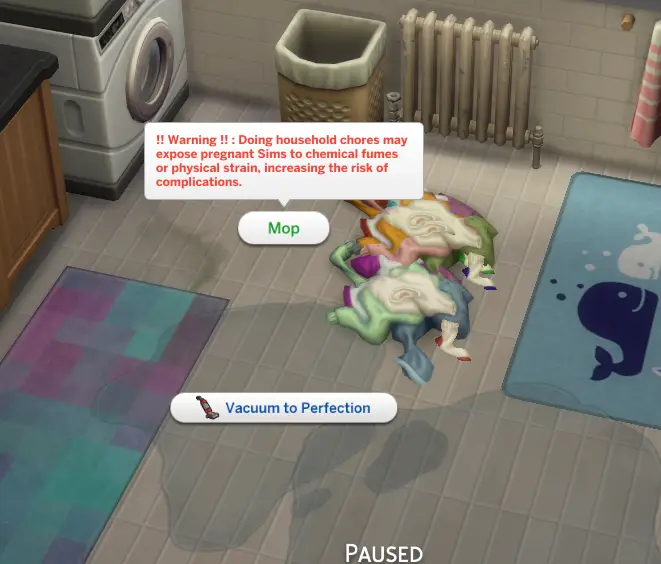Choose the Mop interaction option
661x564 pixels.
pyautogui.click(x=283, y=228)
